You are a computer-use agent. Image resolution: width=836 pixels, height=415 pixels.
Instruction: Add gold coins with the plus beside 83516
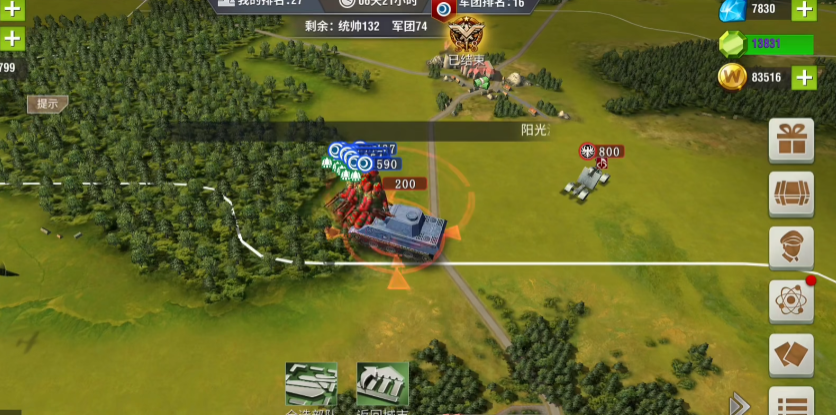804,77
